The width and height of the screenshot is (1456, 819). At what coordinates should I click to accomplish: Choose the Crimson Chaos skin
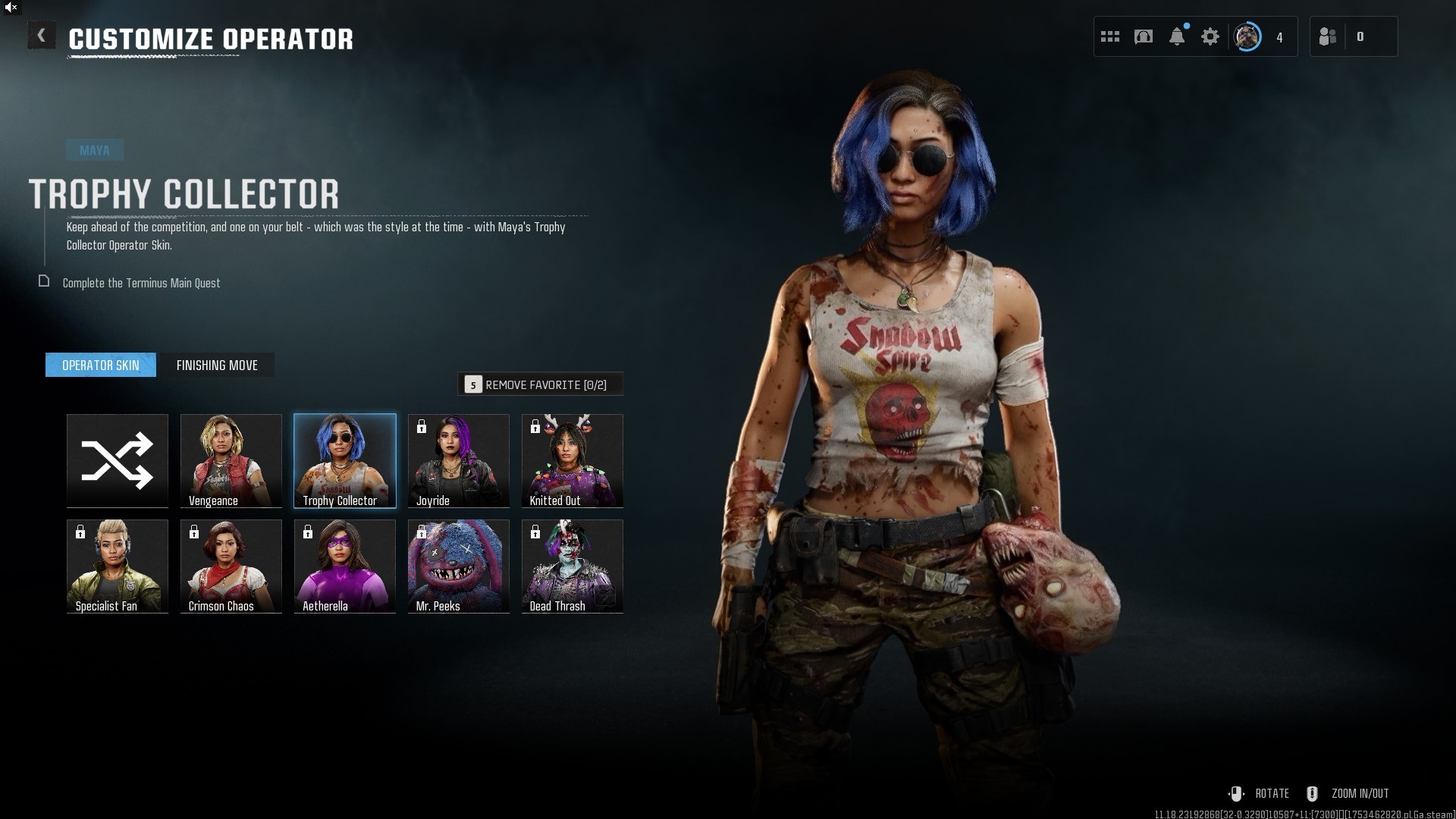point(231,566)
